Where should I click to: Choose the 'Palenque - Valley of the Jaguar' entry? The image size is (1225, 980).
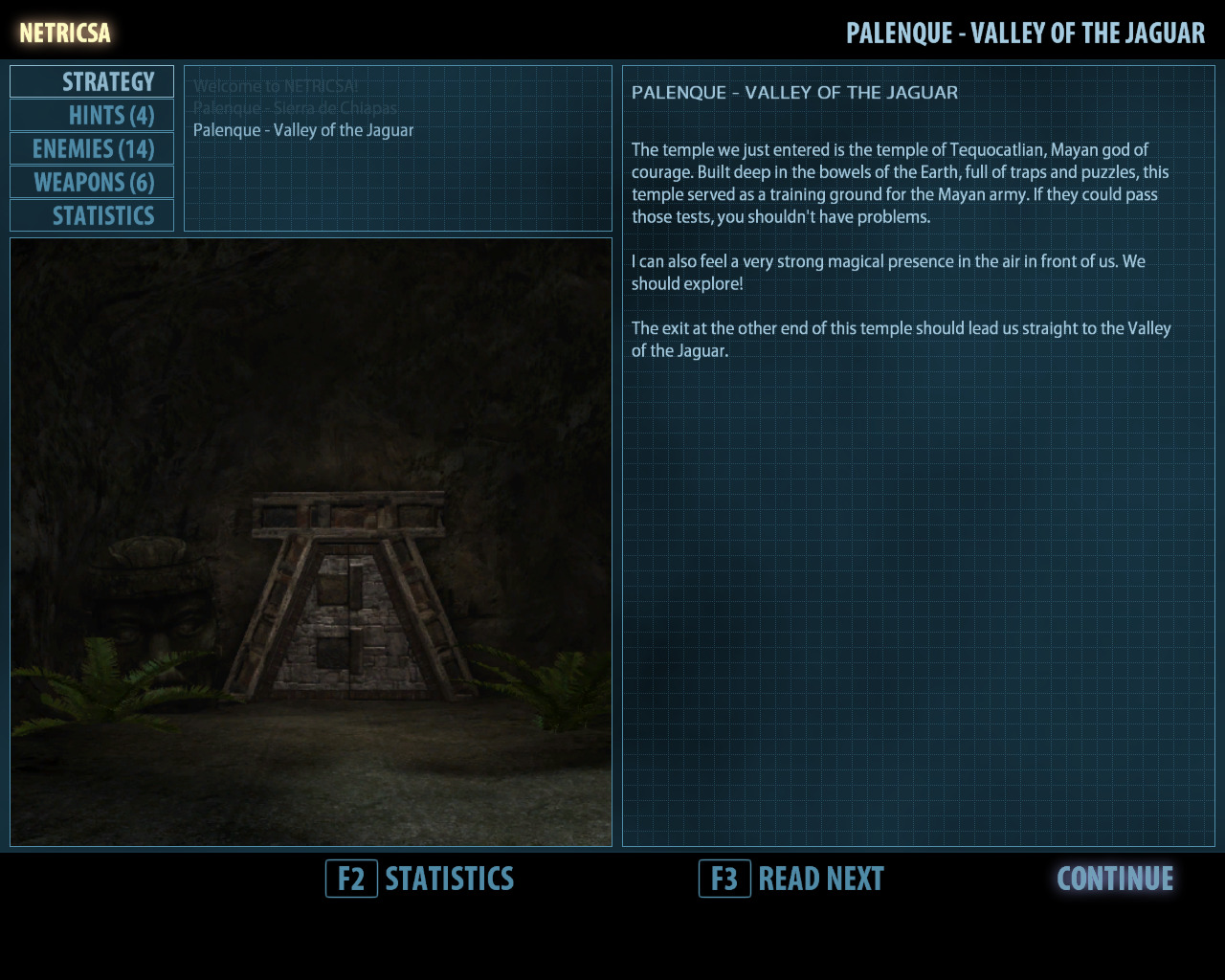click(303, 130)
